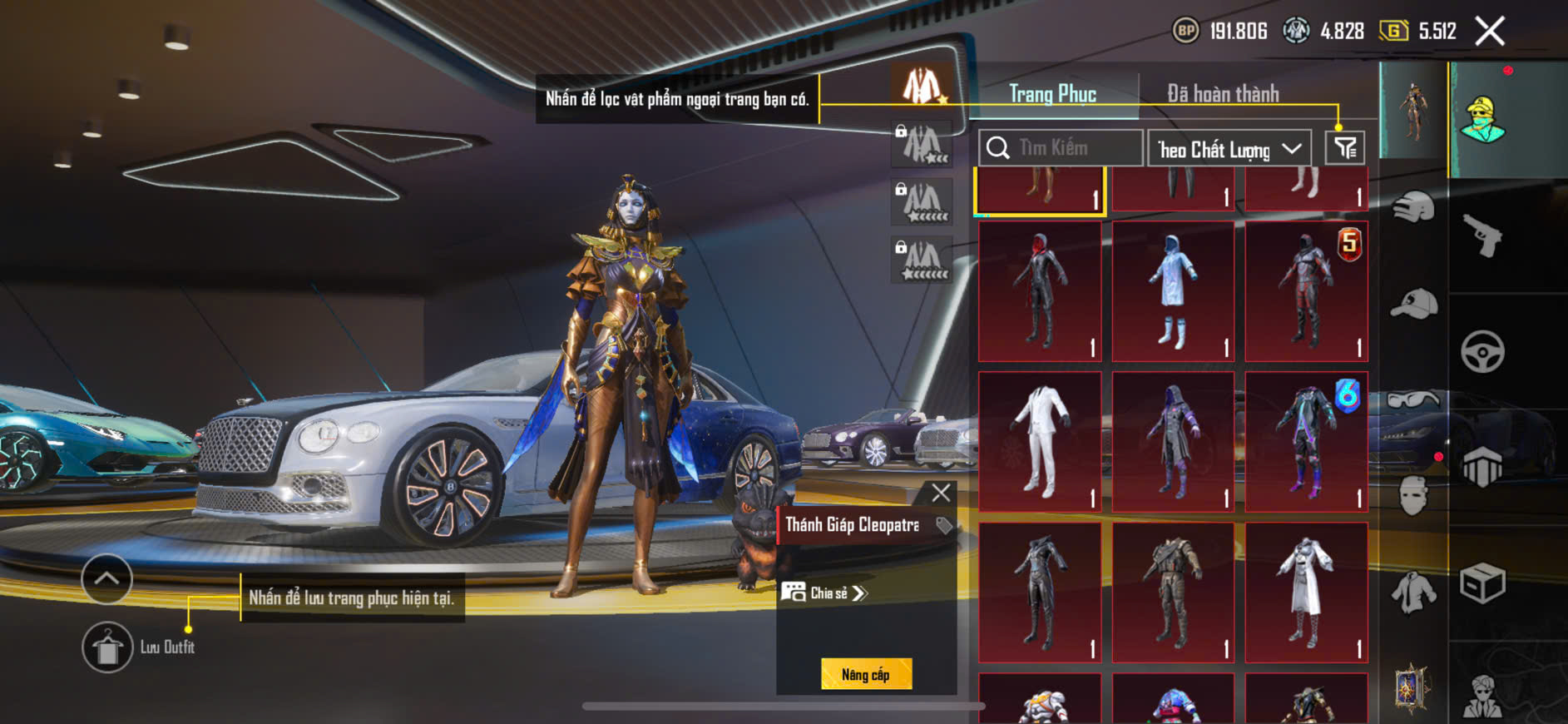Open the Theo Chất Lượng sort dropdown
Image resolution: width=1568 pixels, height=724 pixels.
click(1229, 149)
